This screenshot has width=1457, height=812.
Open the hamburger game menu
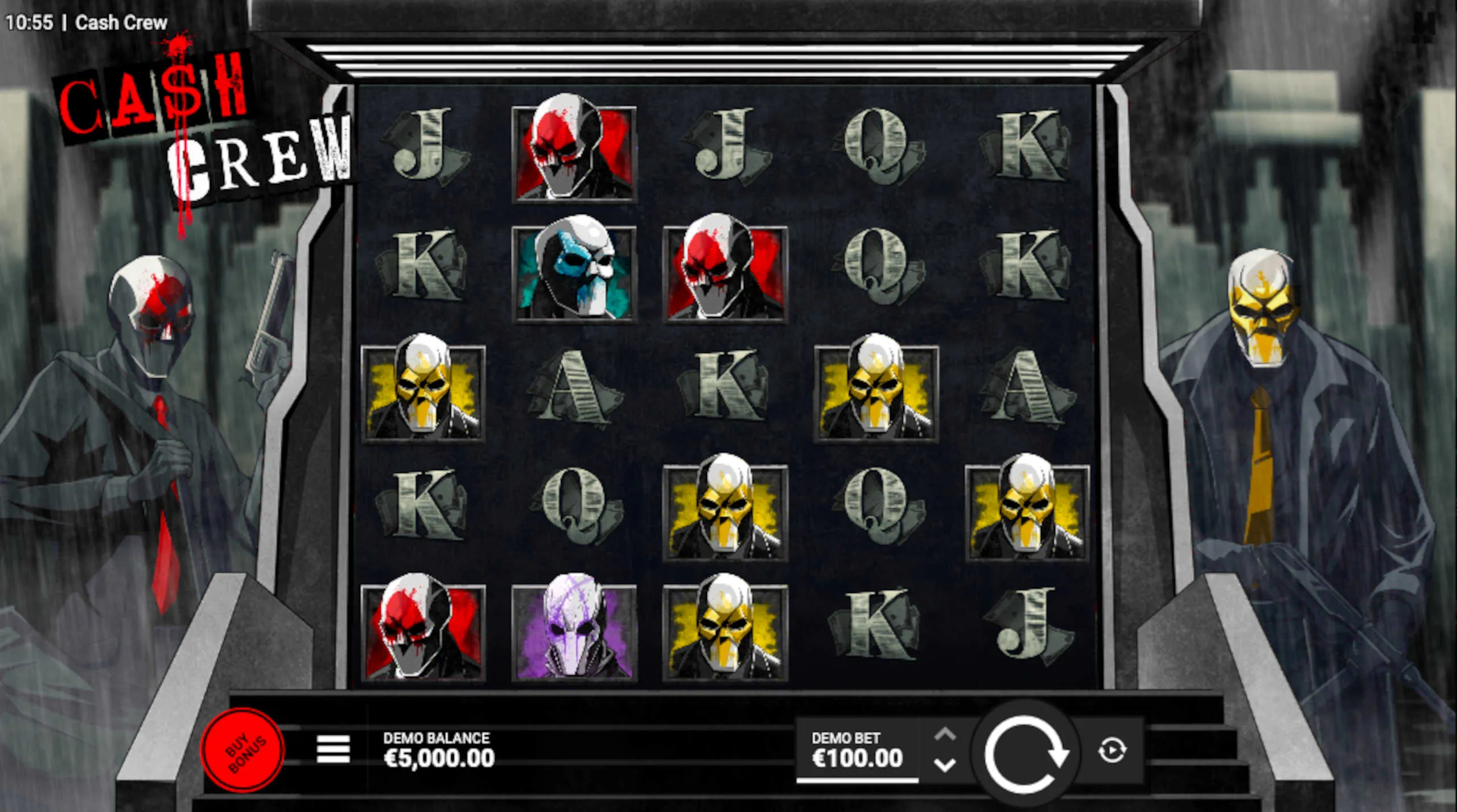coord(333,749)
